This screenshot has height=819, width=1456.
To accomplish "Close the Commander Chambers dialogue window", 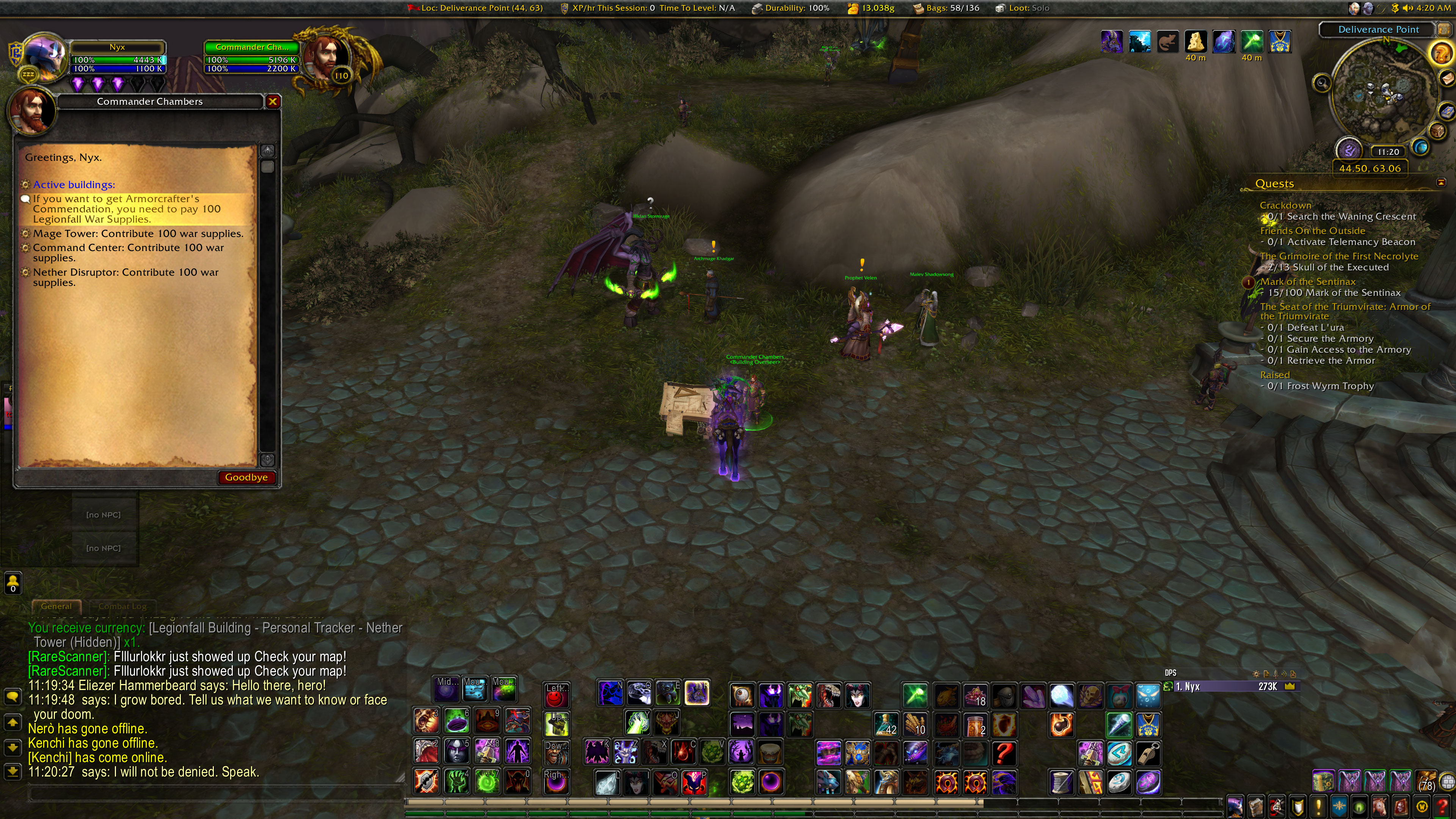I will pos(273,101).
